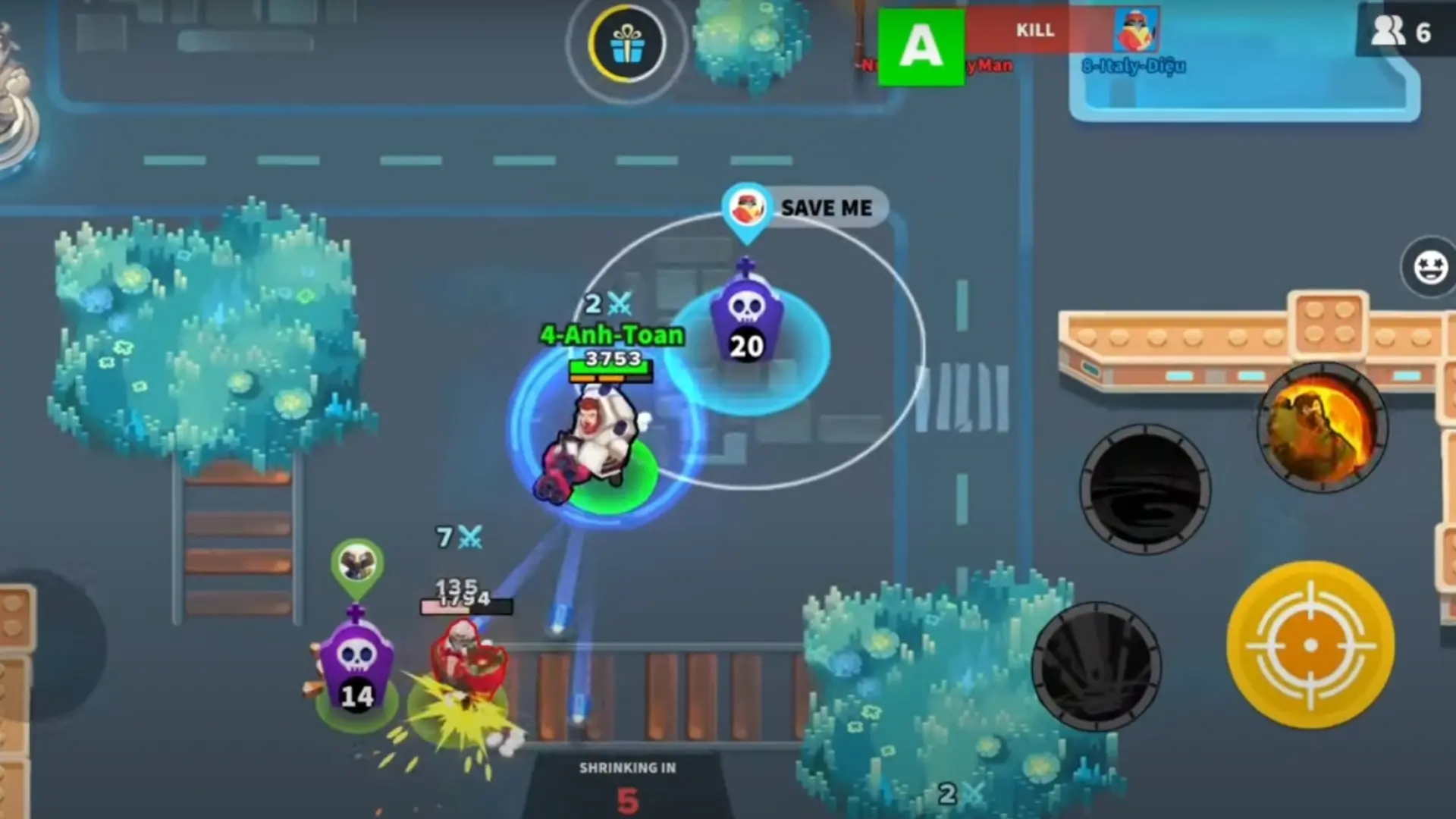The width and height of the screenshot is (1456, 819).
Task: Tap the player count icon showing 6
Action: pos(1399,30)
